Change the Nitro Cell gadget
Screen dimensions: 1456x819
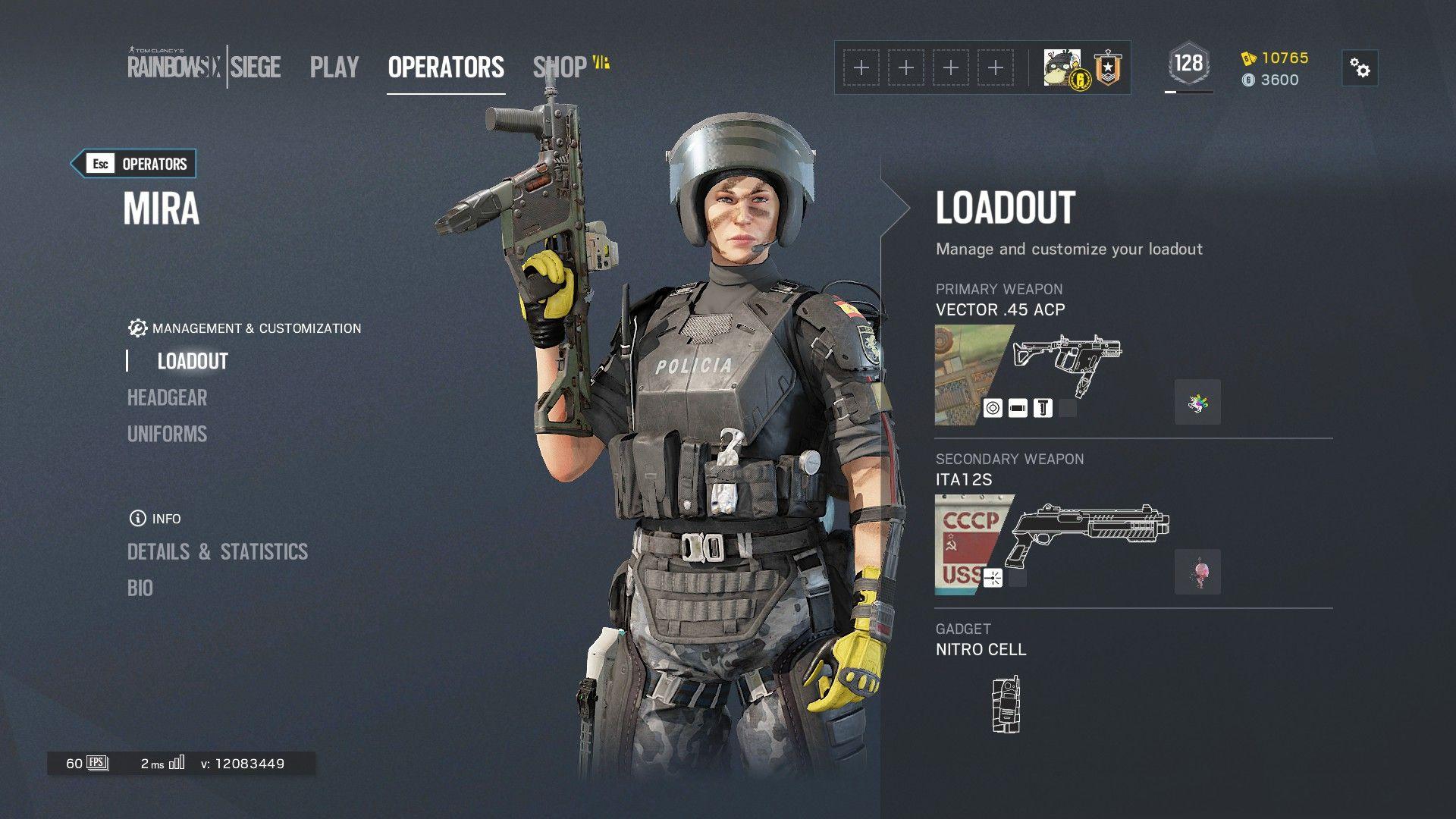tap(1006, 704)
